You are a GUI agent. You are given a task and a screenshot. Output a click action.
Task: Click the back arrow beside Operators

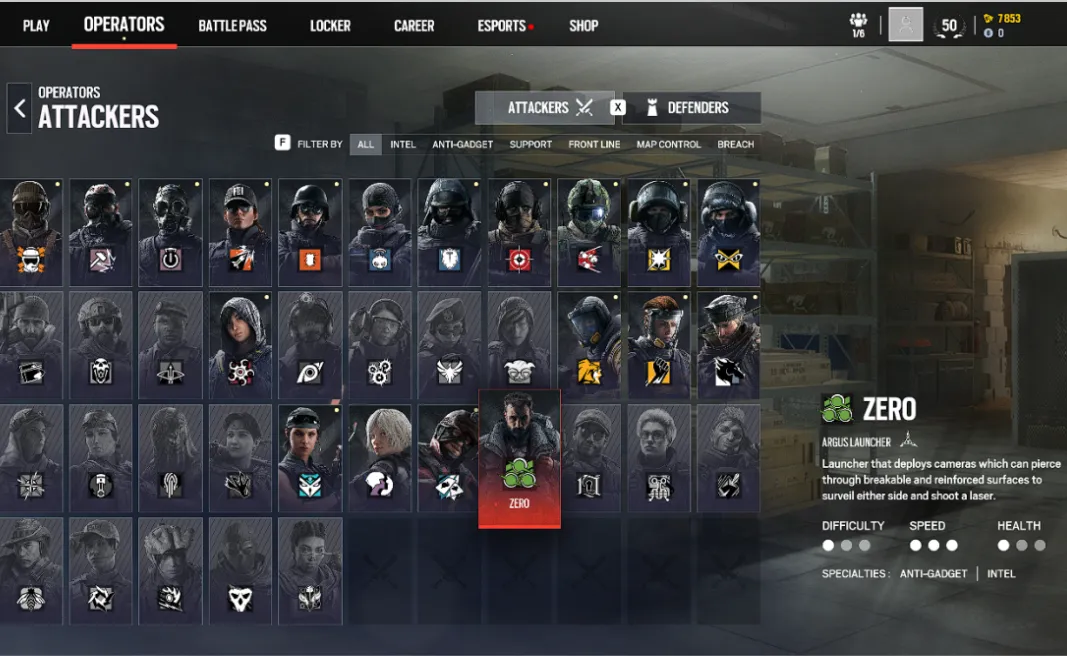pos(19,107)
